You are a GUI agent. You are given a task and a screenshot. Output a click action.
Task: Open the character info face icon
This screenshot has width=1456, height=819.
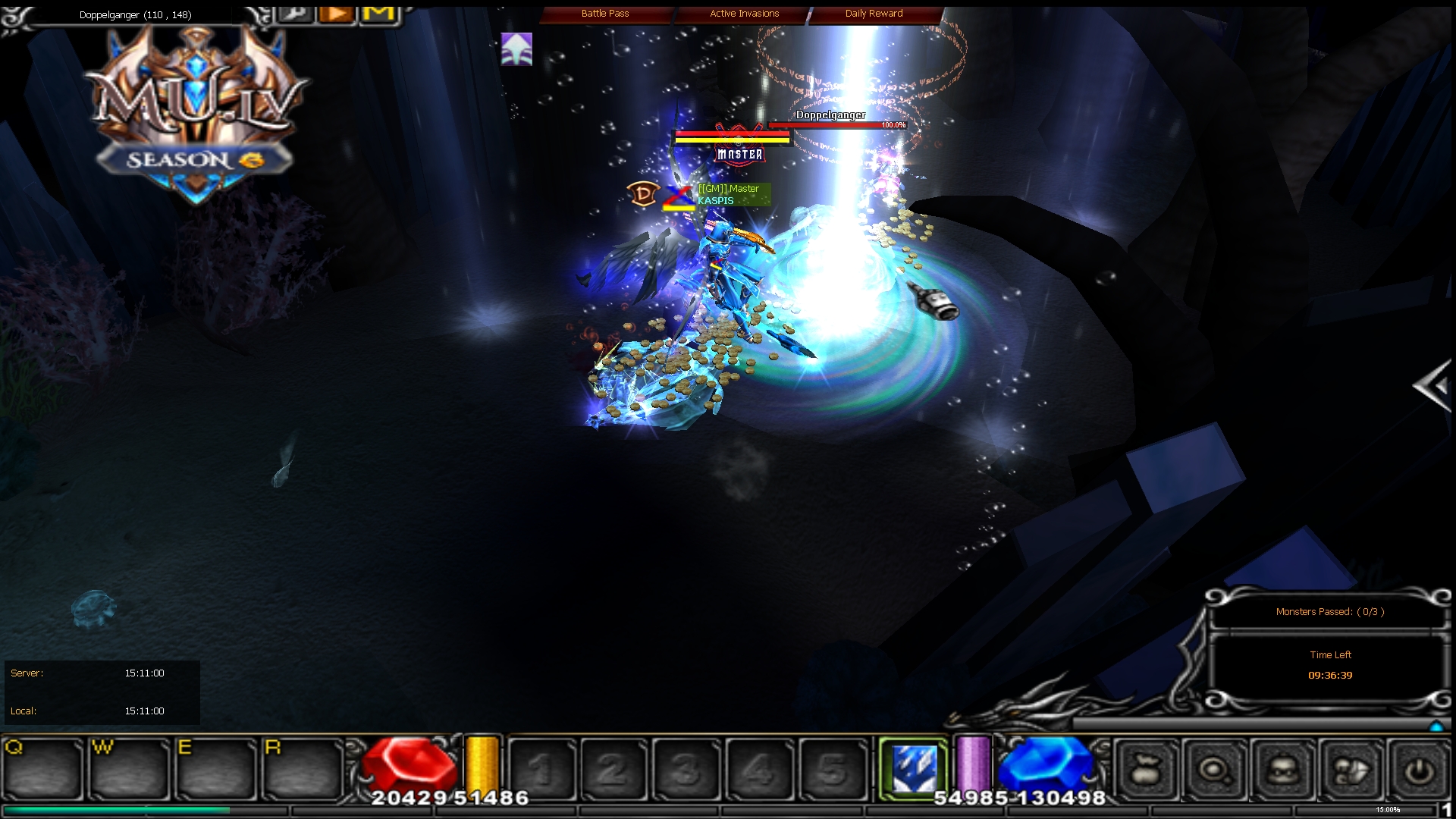(1283, 770)
